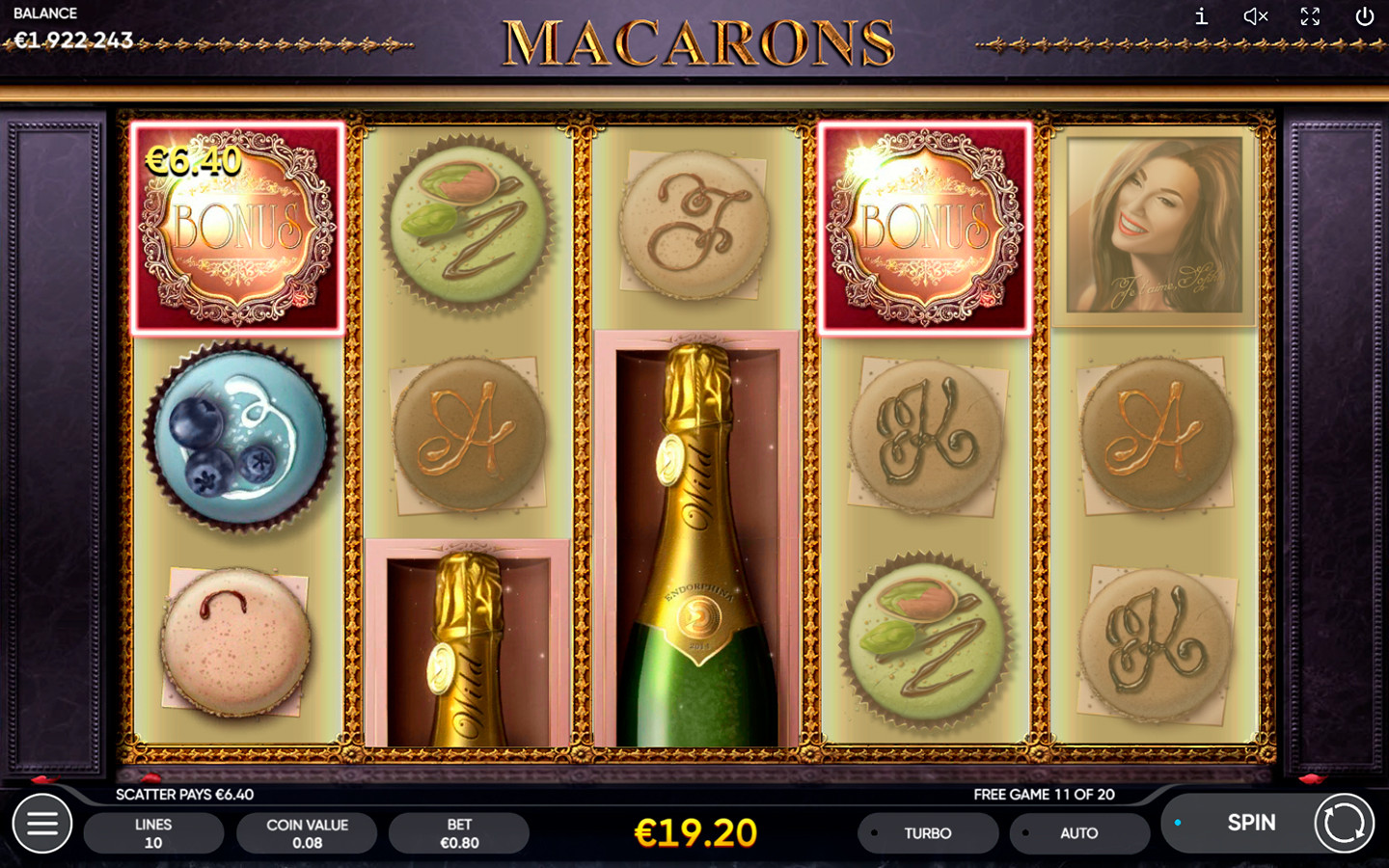Switch to fullscreen mode
The height and width of the screenshot is (868, 1389).
(x=1310, y=16)
